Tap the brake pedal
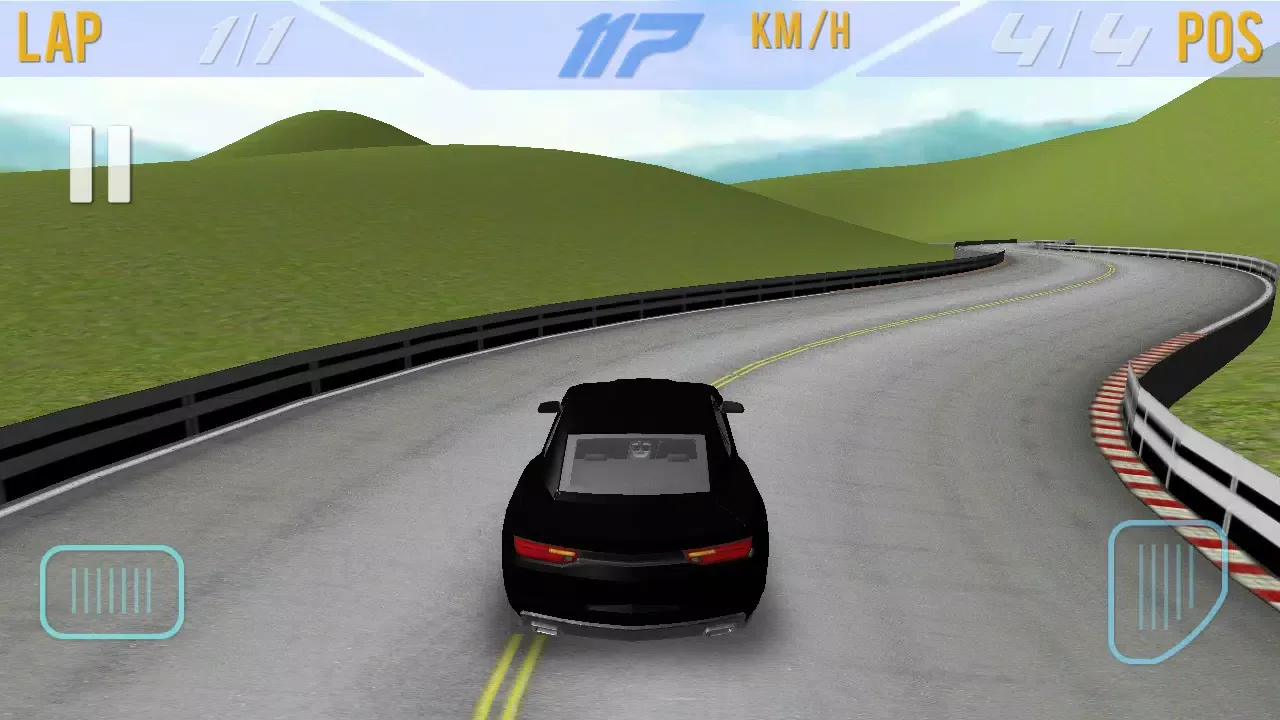1280x720 pixels. pyautogui.click(x=112, y=591)
